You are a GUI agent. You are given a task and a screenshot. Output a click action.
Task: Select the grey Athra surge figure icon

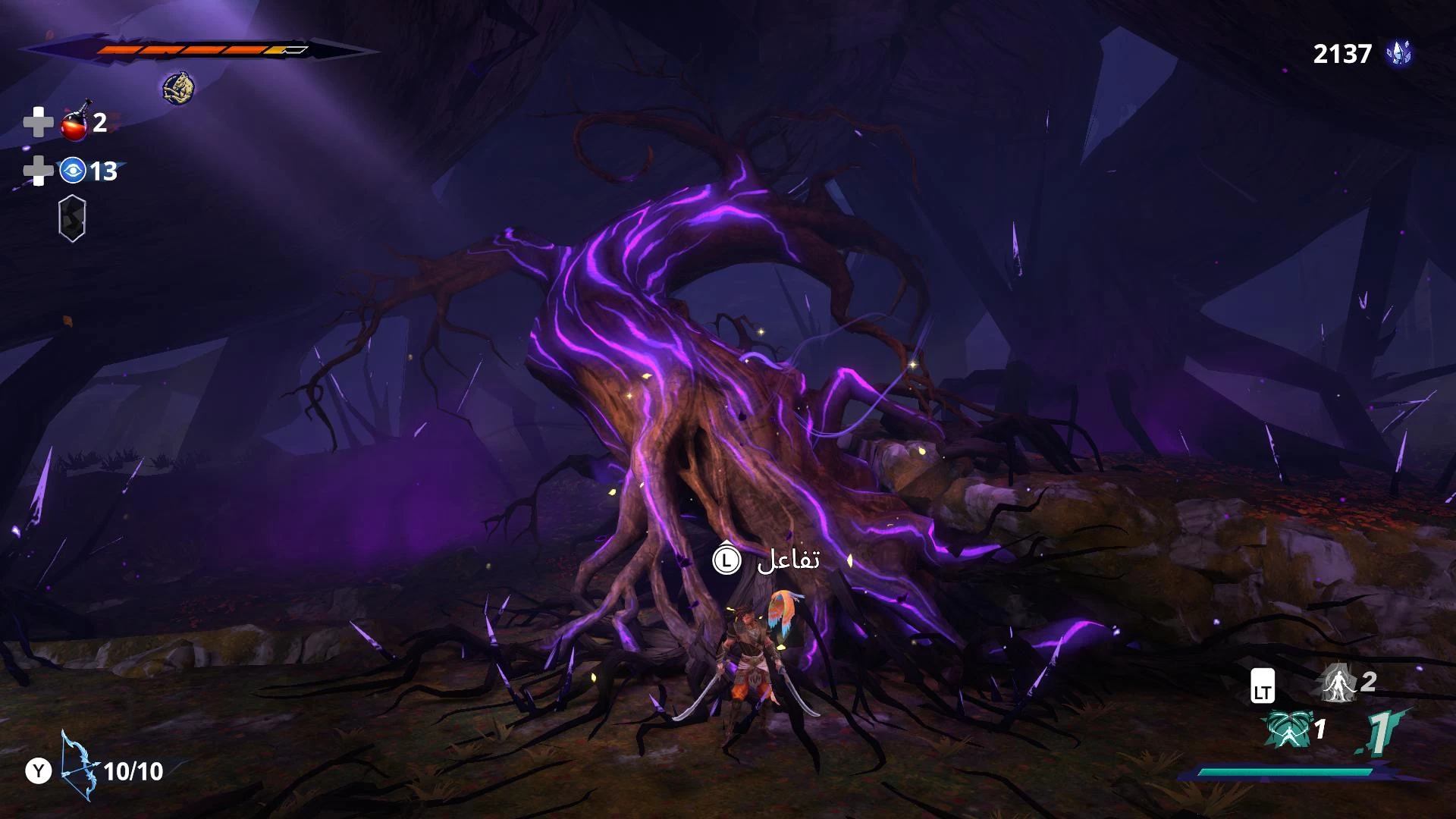1338,682
